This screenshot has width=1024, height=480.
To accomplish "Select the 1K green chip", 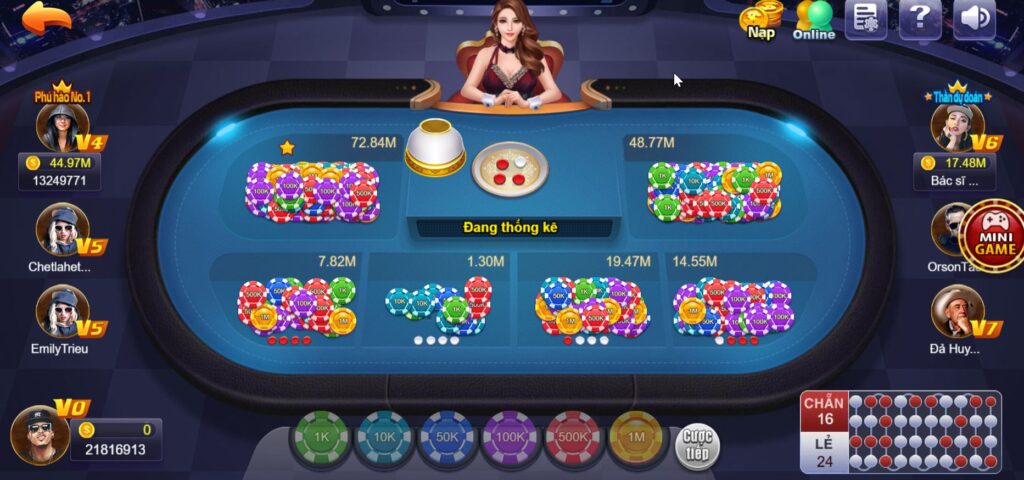I will (320, 438).
